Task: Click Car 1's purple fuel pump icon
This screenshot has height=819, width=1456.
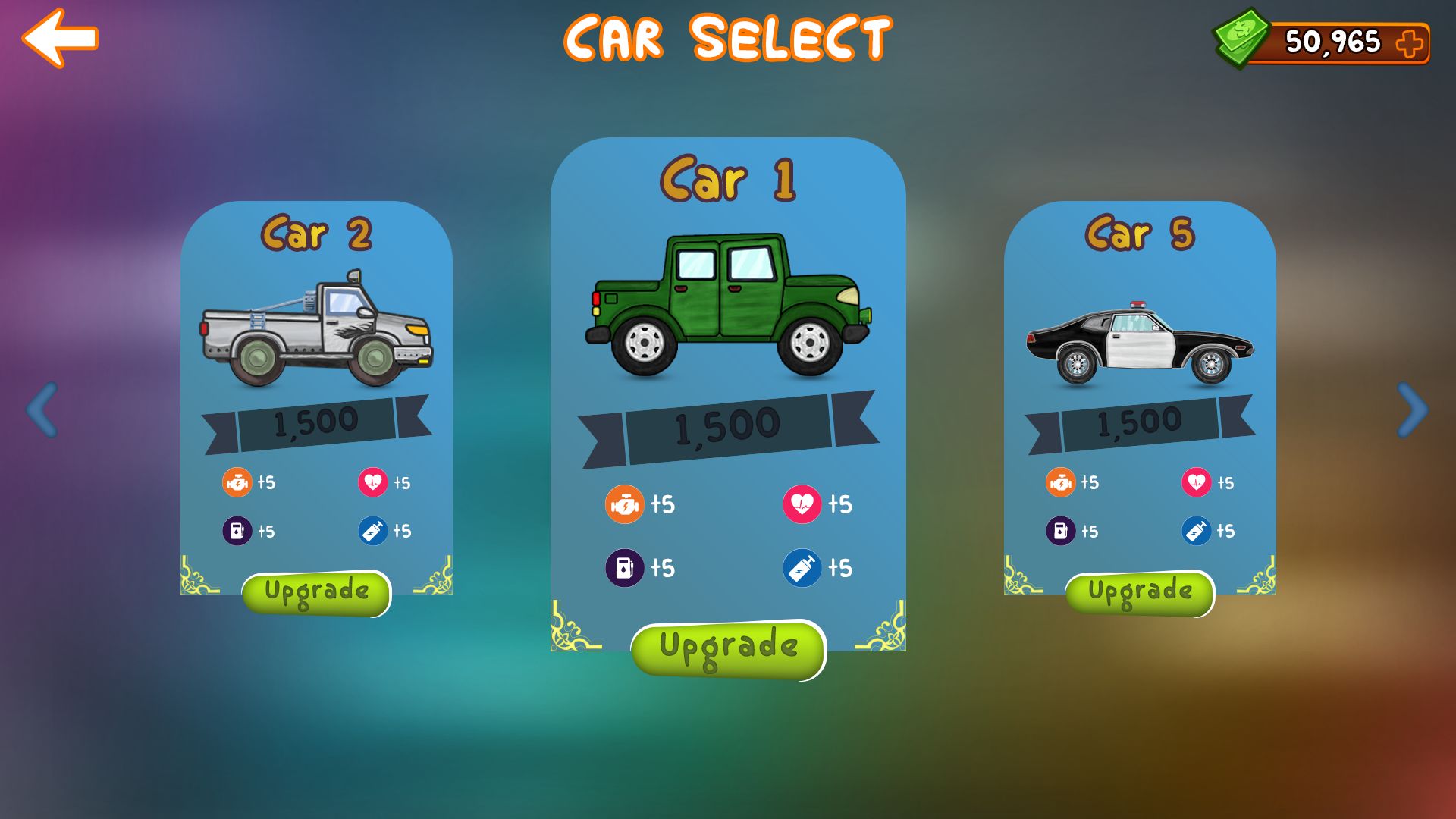Action: click(x=624, y=568)
